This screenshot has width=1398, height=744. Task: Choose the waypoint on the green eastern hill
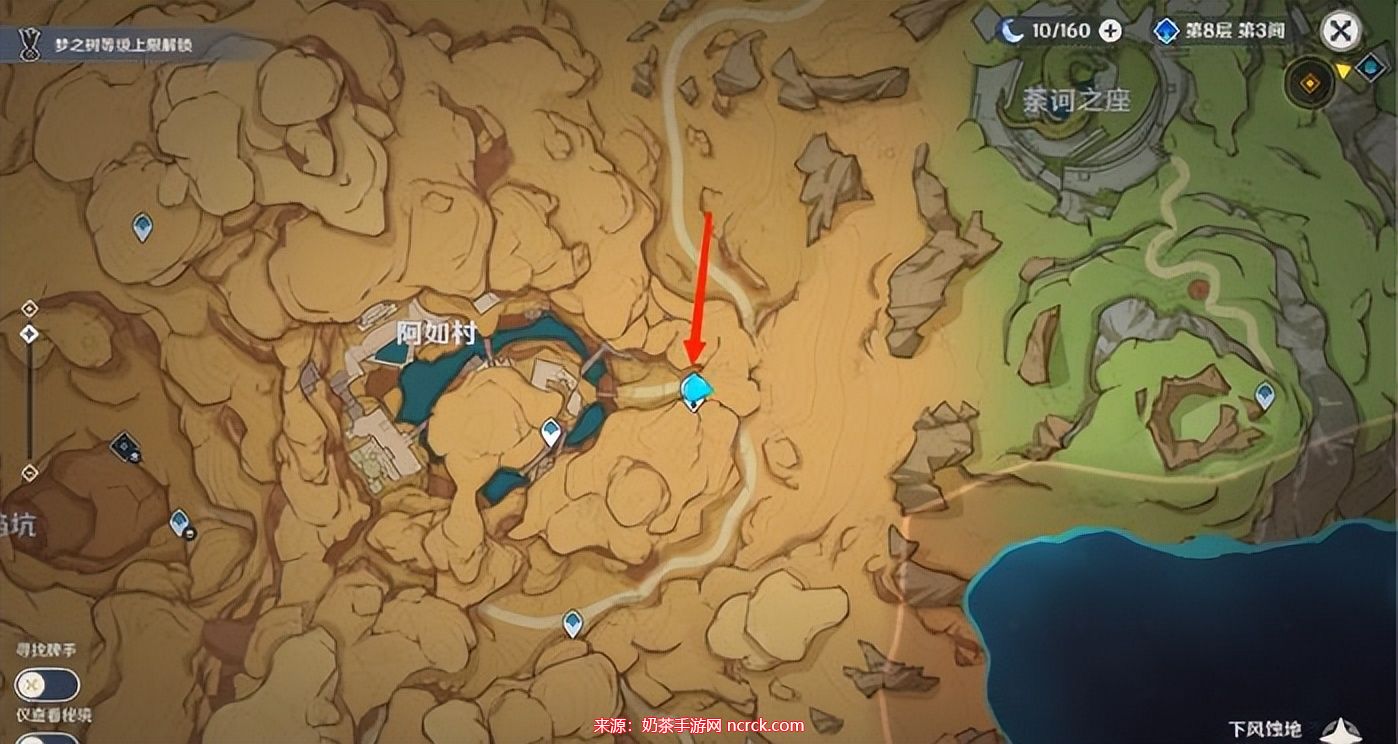(1264, 395)
